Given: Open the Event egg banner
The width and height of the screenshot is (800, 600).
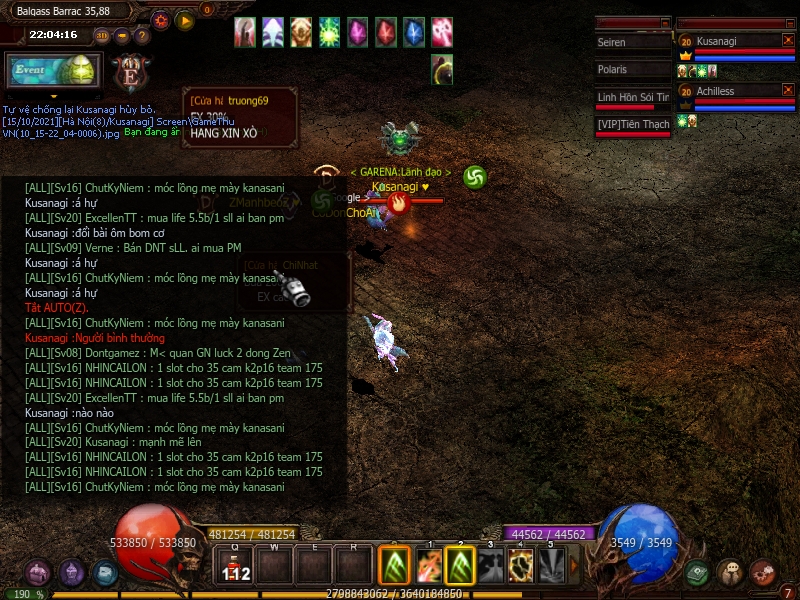Looking at the screenshot, I should (x=52, y=70).
